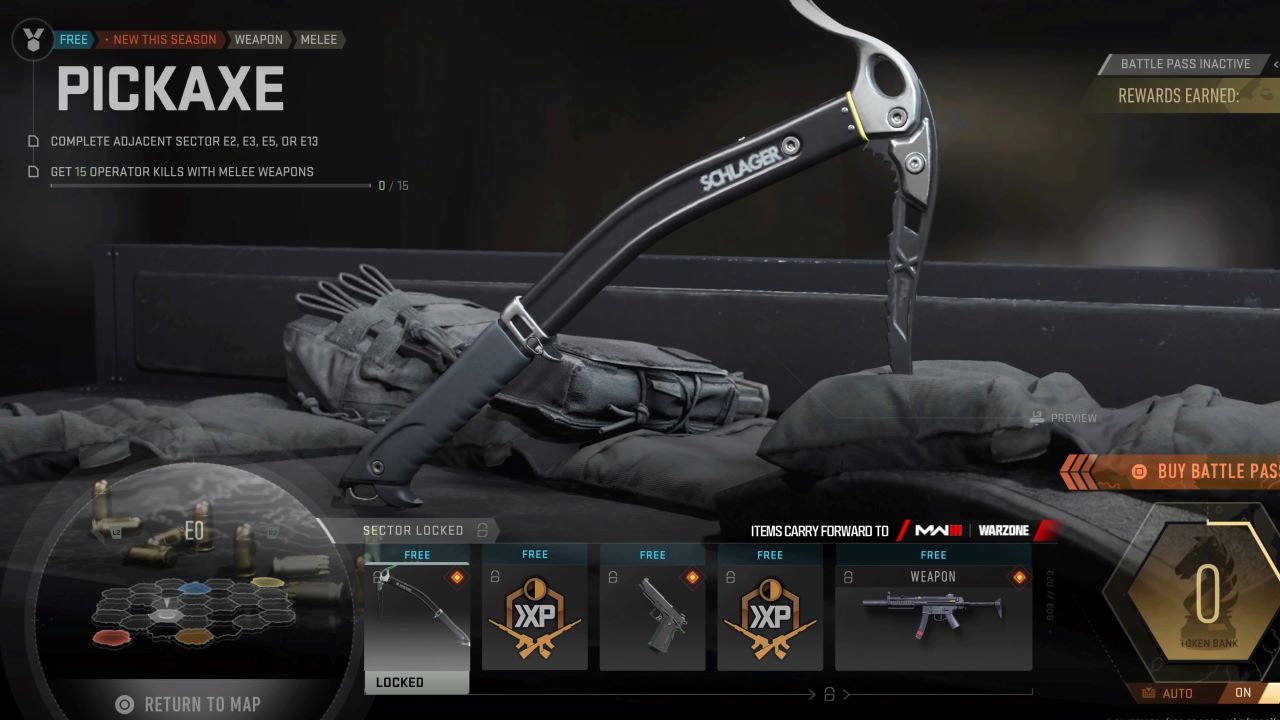Click the Warzone logo at the bottom
Viewport: 1280px width, 720px height.
(1005, 531)
